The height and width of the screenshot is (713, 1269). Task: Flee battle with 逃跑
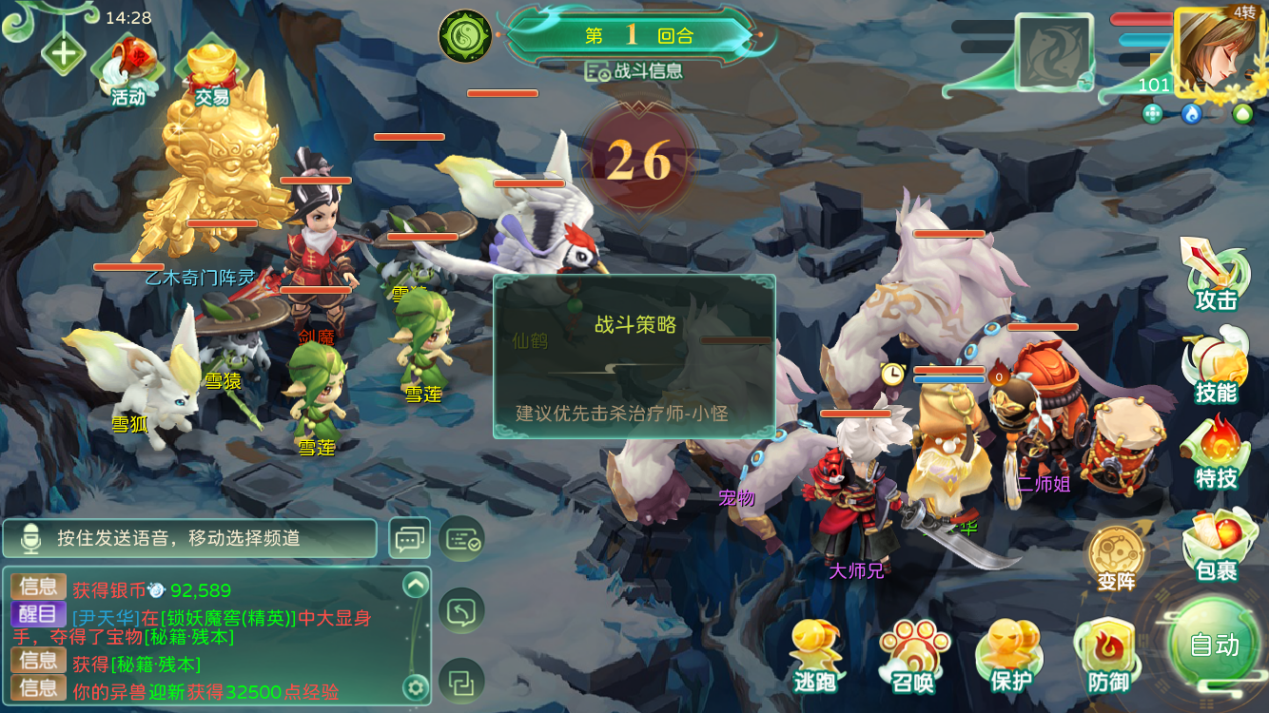[816, 656]
